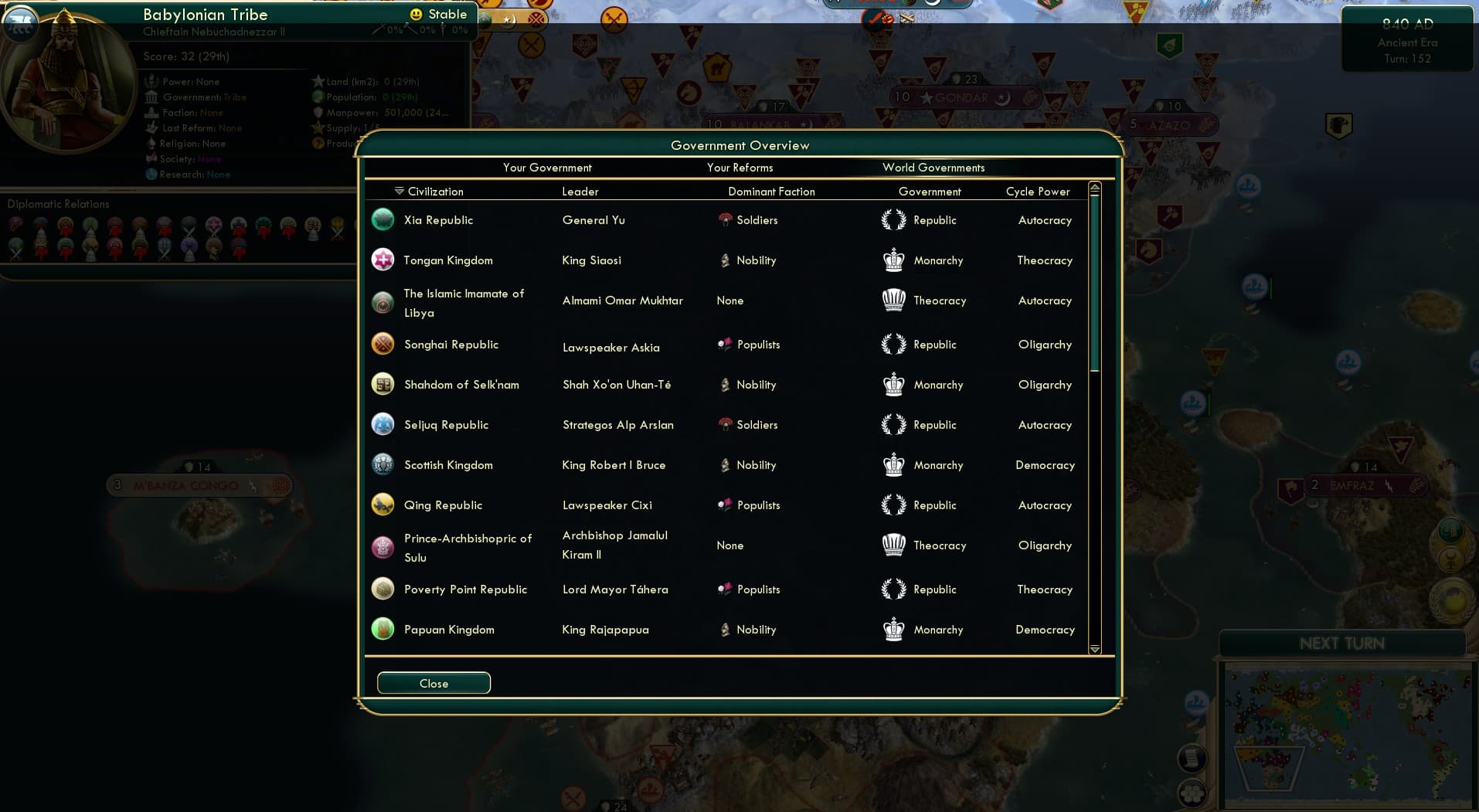
Task: Click the Theocracy icon for the Islamic Imamate
Action: point(894,300)
